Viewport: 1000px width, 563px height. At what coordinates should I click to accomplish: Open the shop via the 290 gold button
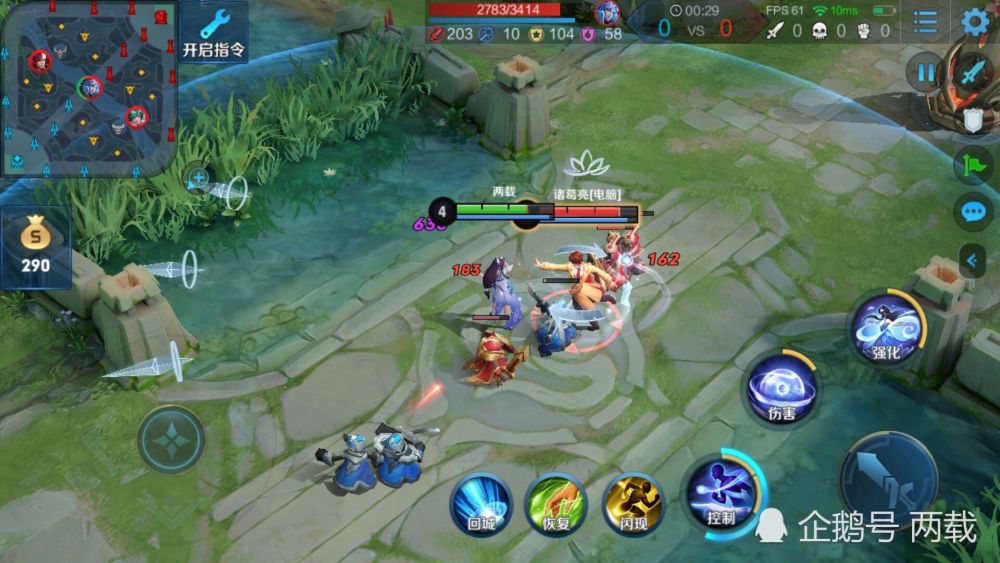pos(36,248)
